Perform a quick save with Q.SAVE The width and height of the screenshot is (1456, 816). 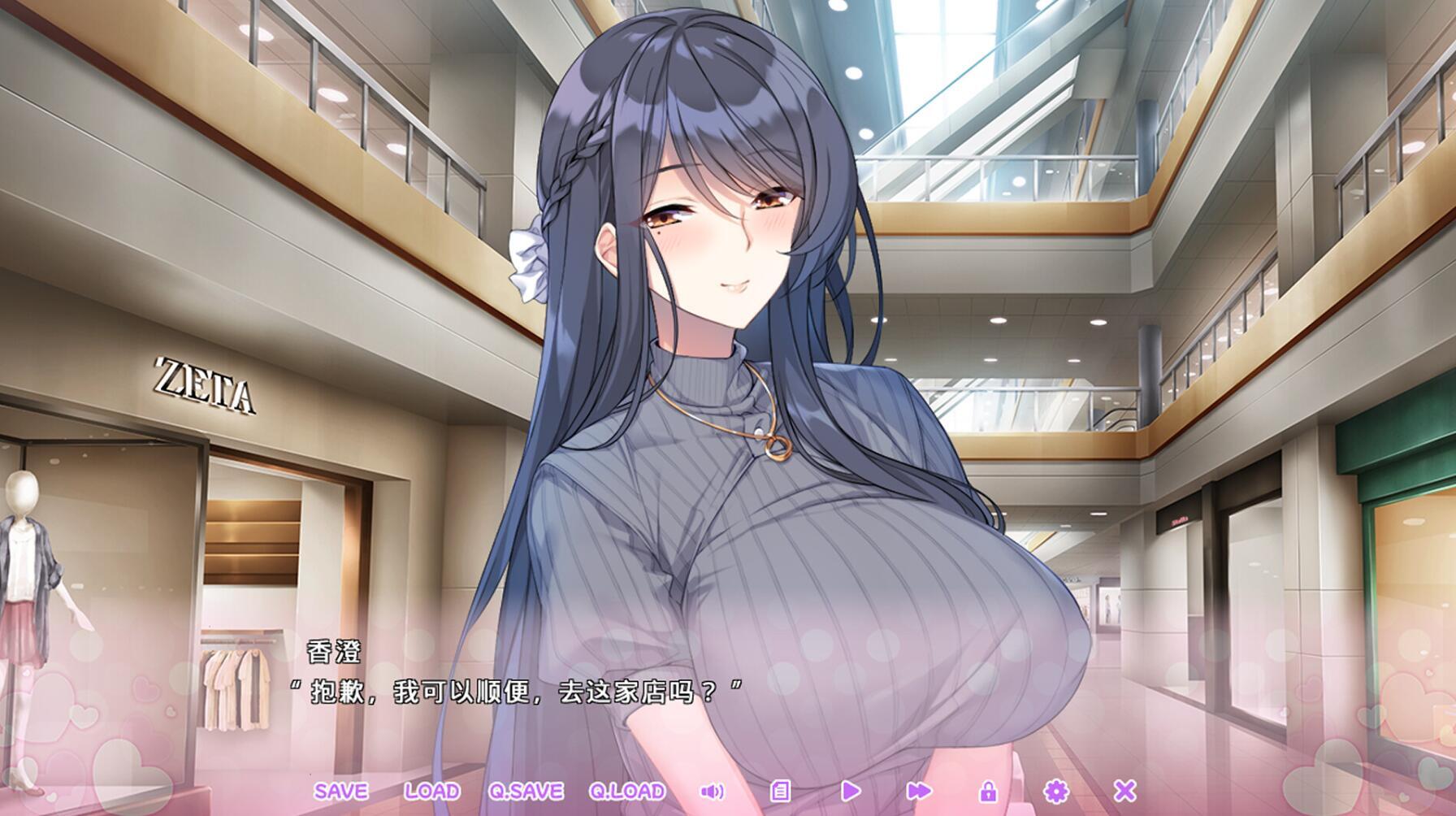525,790
